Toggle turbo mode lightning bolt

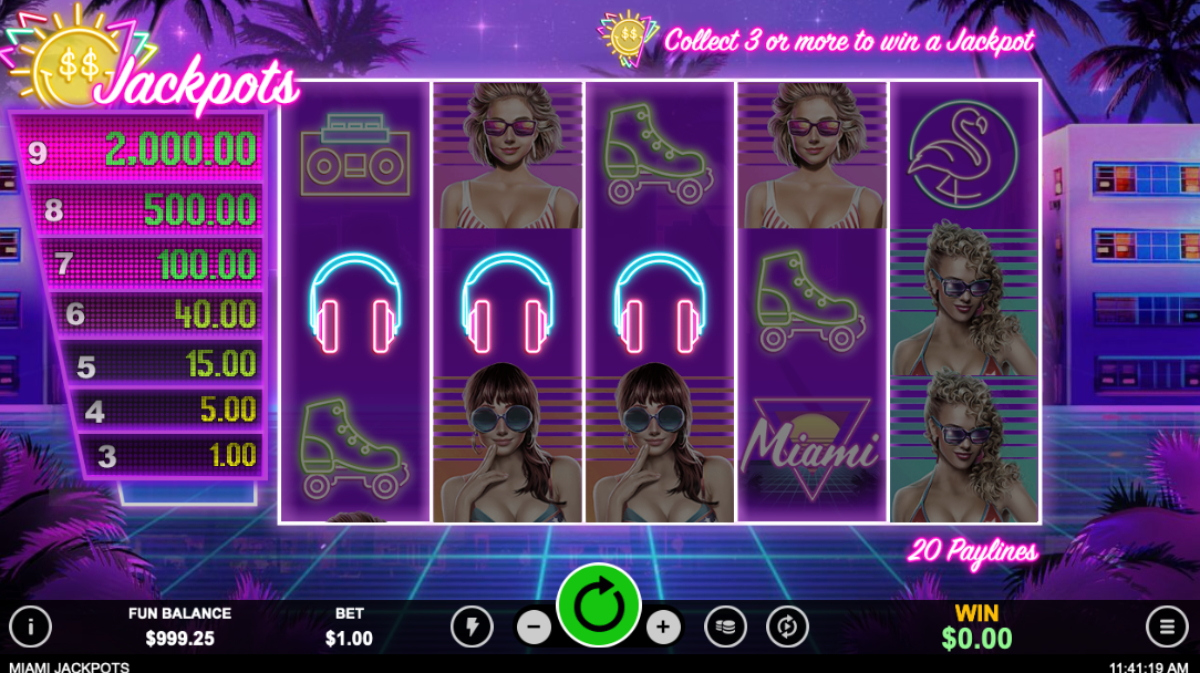coord(471,627)
